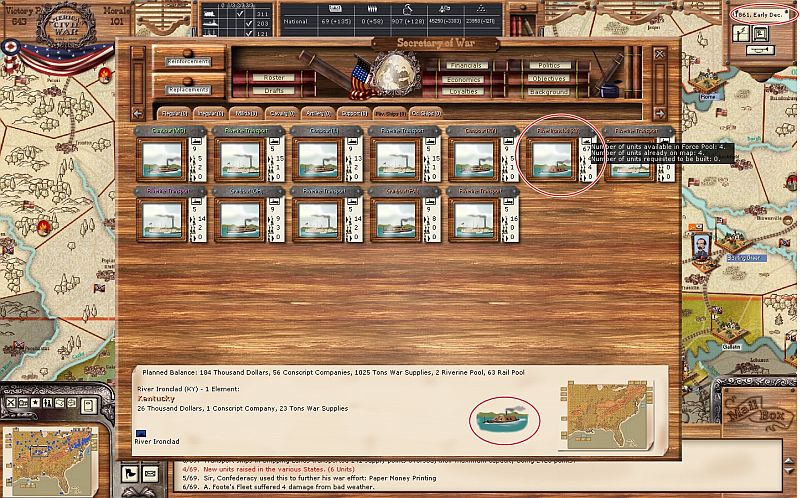Switch to the Support units tab
The height and width of the screenshot is (498, 800).
pos(352,114)
